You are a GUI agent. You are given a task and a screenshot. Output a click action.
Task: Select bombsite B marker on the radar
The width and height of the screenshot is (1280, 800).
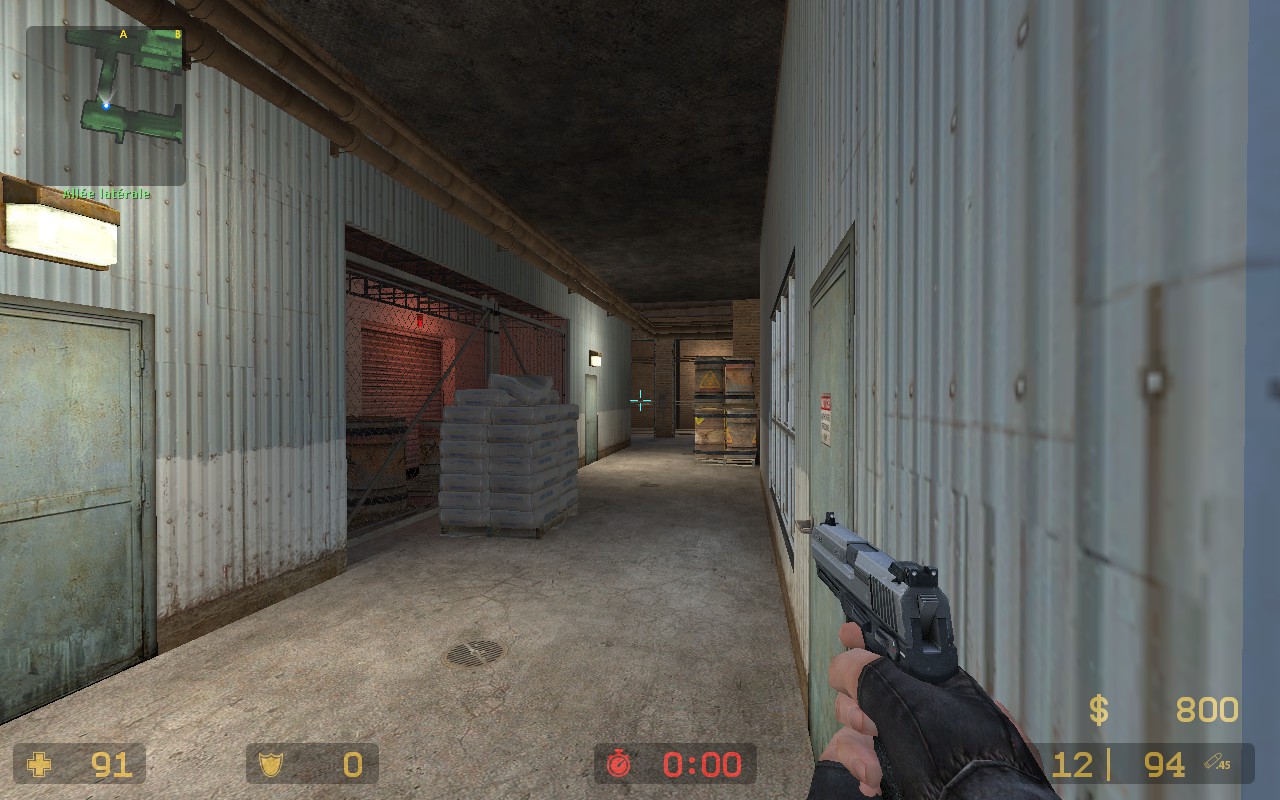click(x=178, y=34)
